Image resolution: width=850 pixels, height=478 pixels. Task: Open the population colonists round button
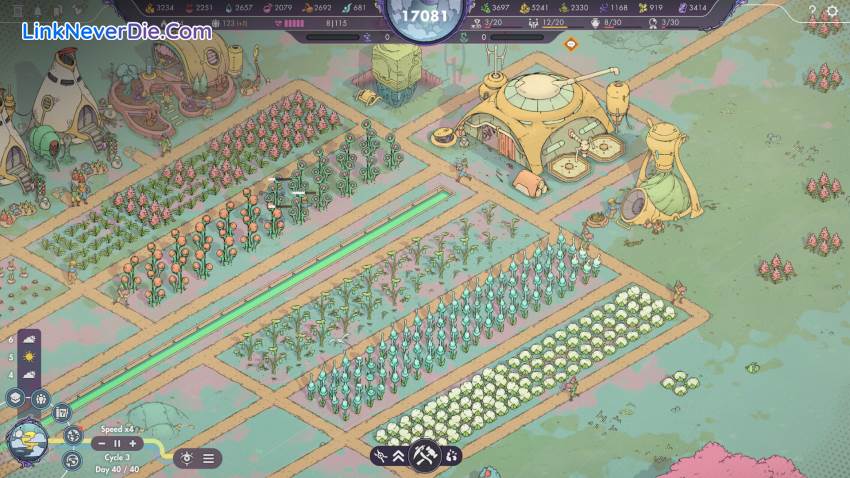(40, 399)
